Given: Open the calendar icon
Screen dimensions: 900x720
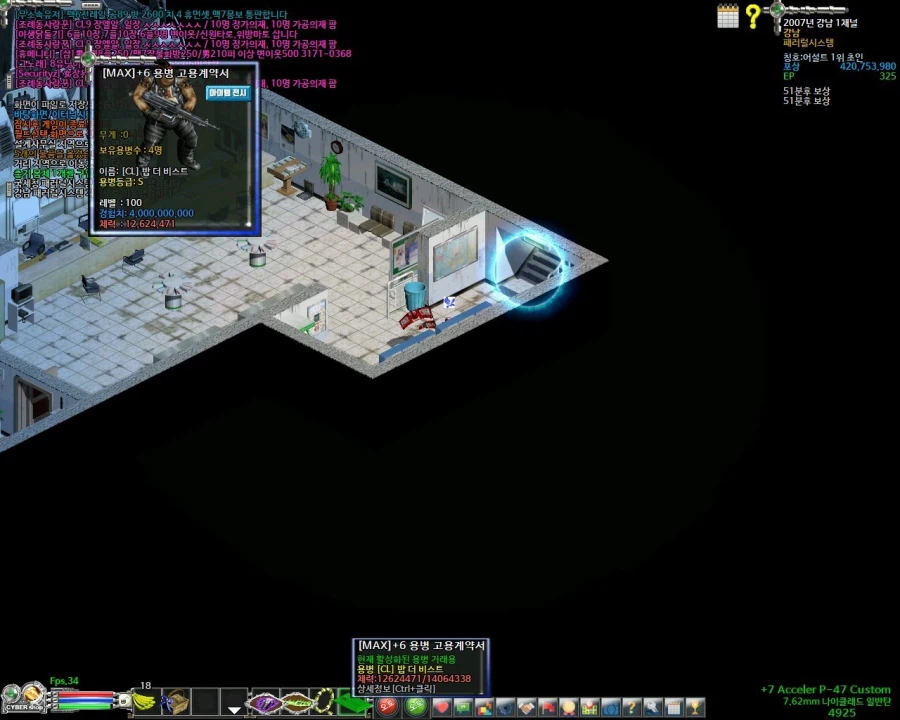Looking at the screenshot, I should point(728,15).
